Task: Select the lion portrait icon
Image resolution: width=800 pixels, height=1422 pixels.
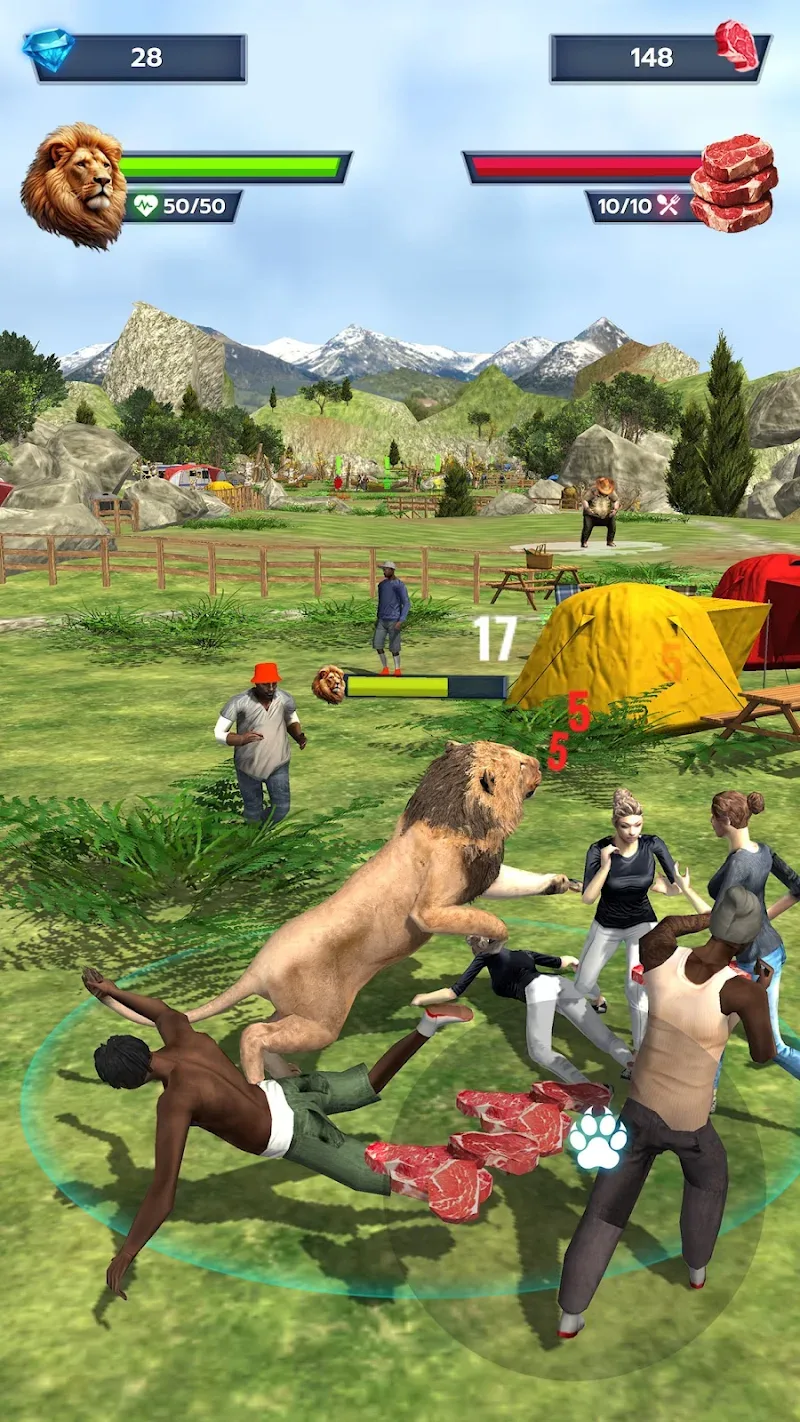Action: (x=73, y=185)
